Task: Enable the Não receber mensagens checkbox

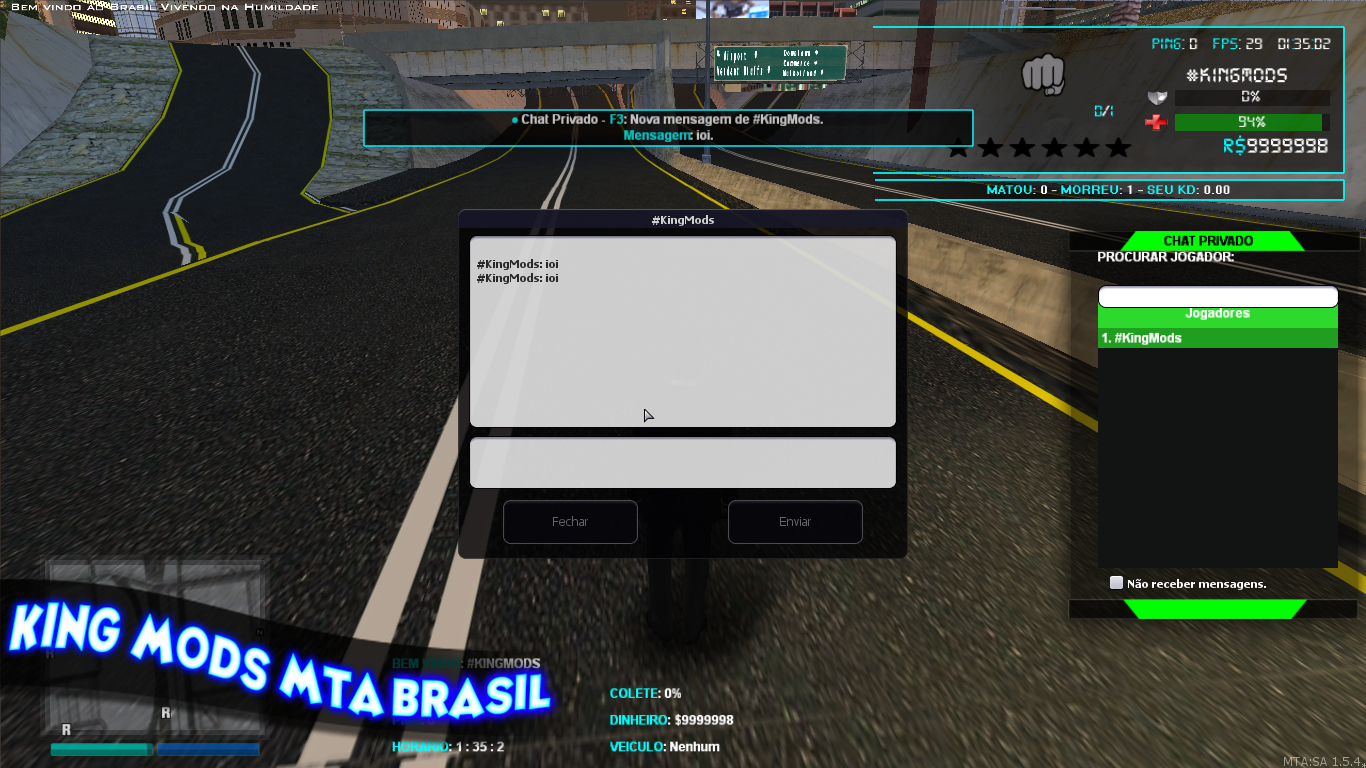Action: click(x=1116, y=582)
